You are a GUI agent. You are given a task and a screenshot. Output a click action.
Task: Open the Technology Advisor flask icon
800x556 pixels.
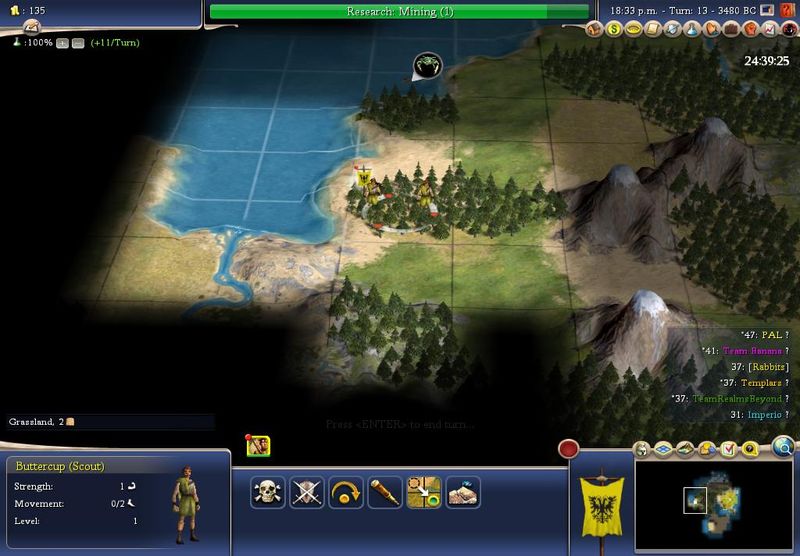pyautogui.click(x=690, y=30)
